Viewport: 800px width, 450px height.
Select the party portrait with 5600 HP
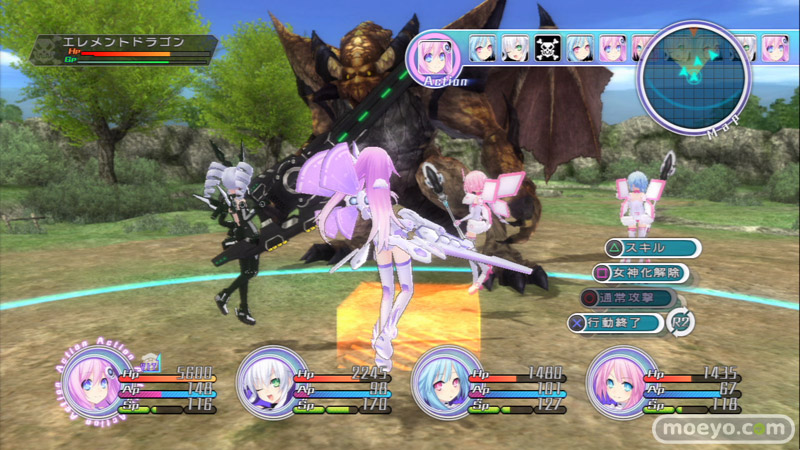[89, 387]
